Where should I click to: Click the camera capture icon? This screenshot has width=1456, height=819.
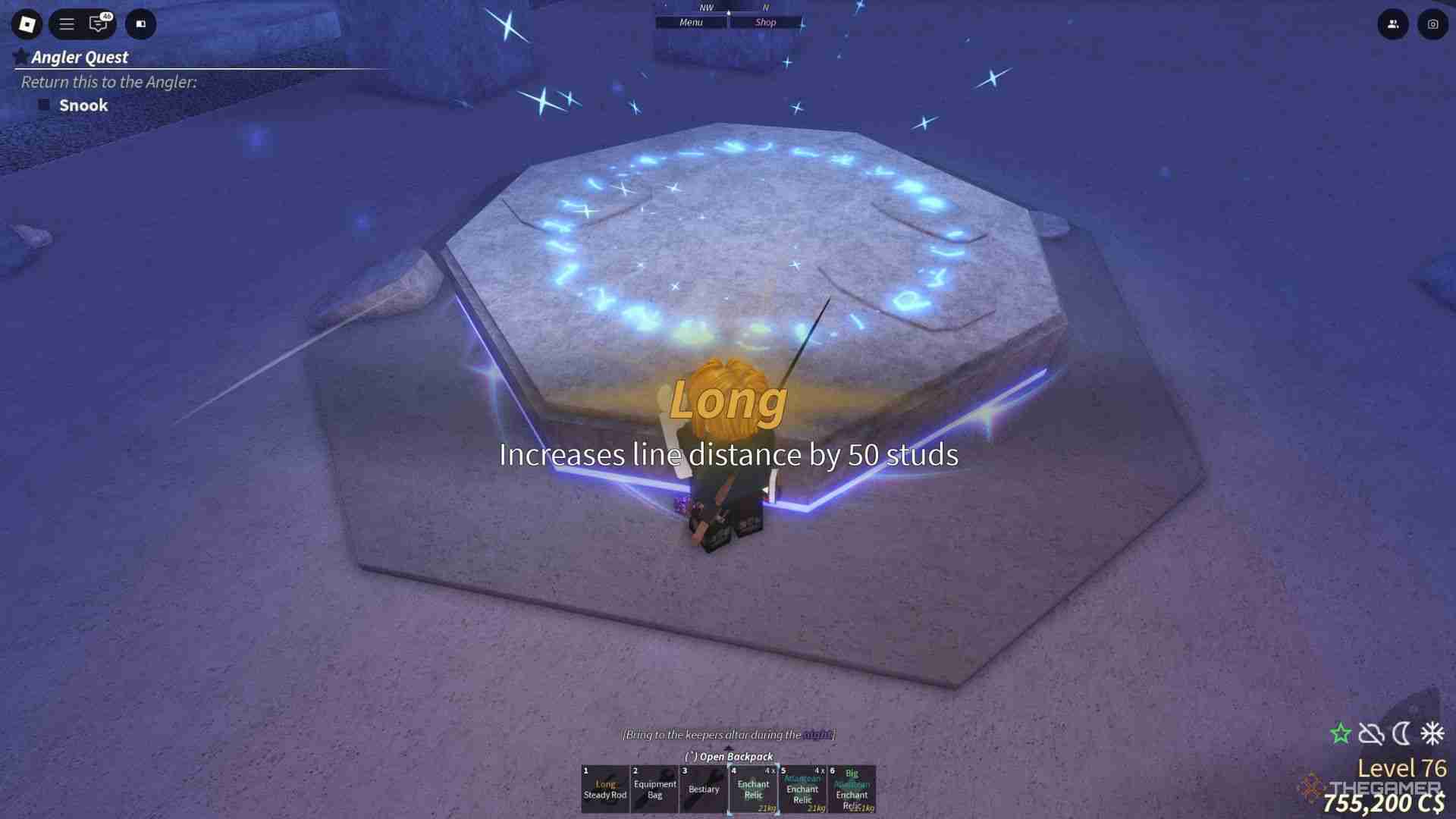point(1432,24)
